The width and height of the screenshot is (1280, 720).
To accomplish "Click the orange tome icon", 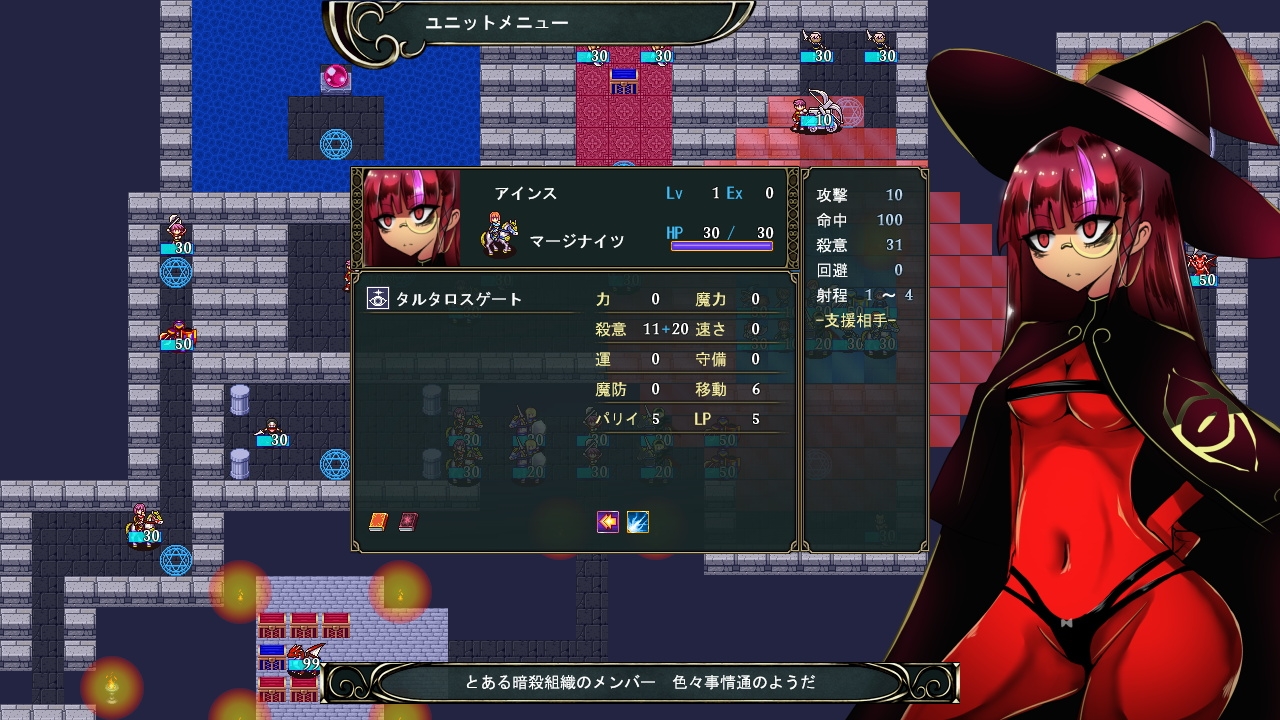I will (378, 522).
